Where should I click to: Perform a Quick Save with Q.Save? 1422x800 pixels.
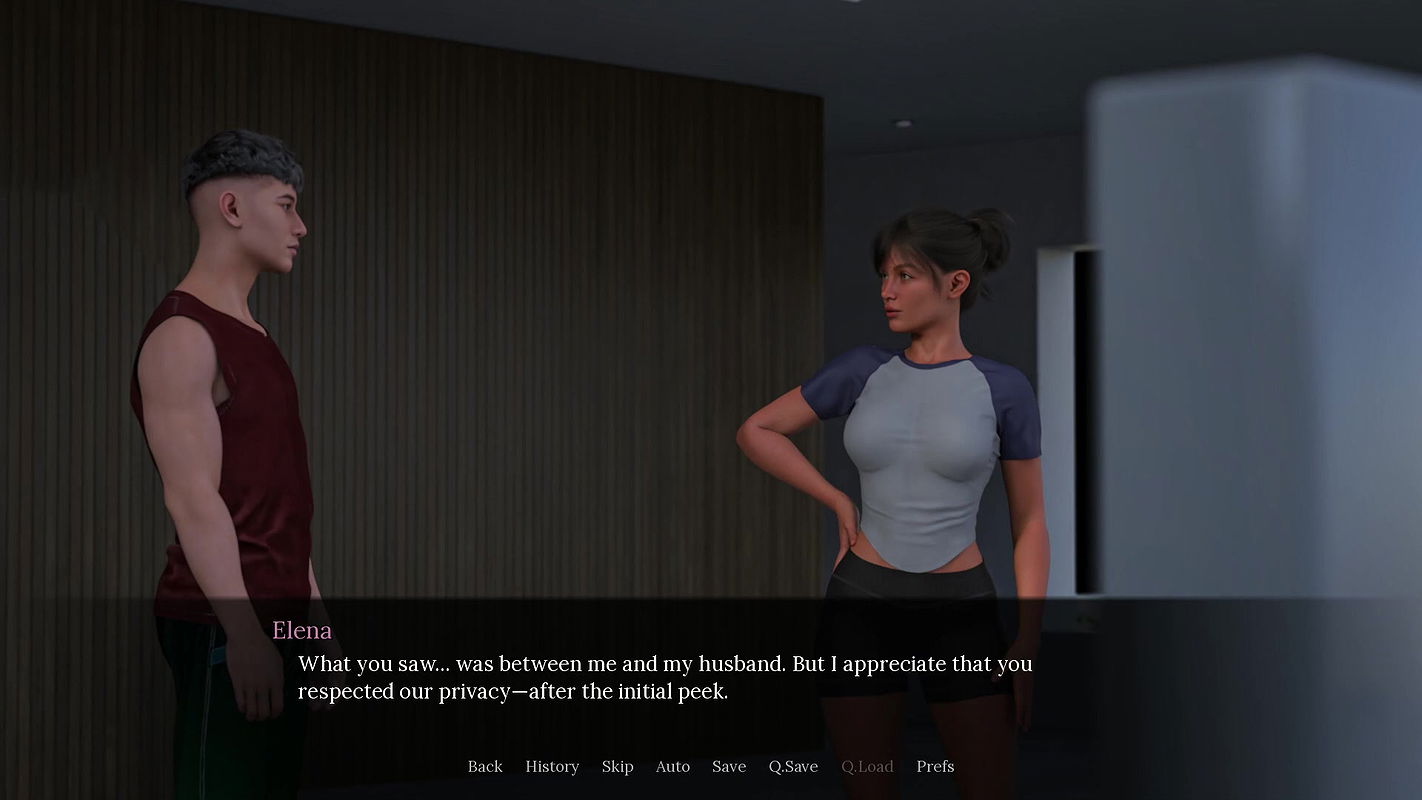coord(792,766)
